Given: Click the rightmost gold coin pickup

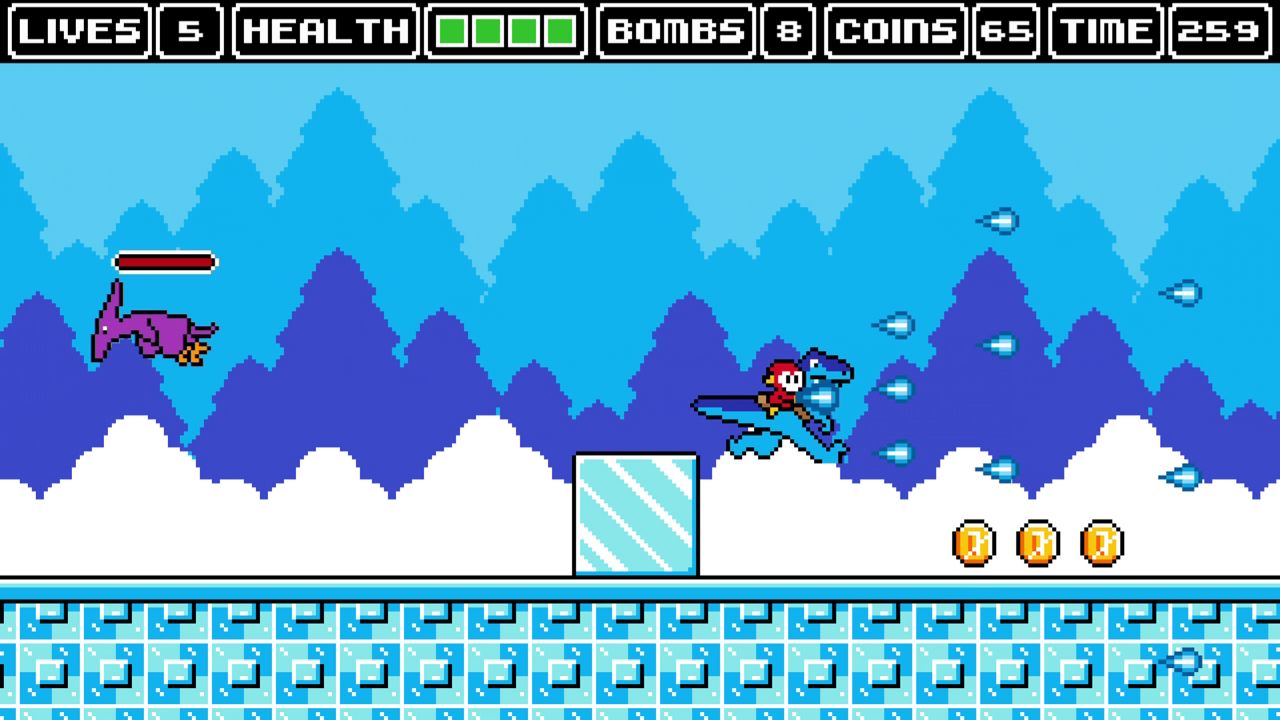Looking at the screenshot, I should point(1102,541).
